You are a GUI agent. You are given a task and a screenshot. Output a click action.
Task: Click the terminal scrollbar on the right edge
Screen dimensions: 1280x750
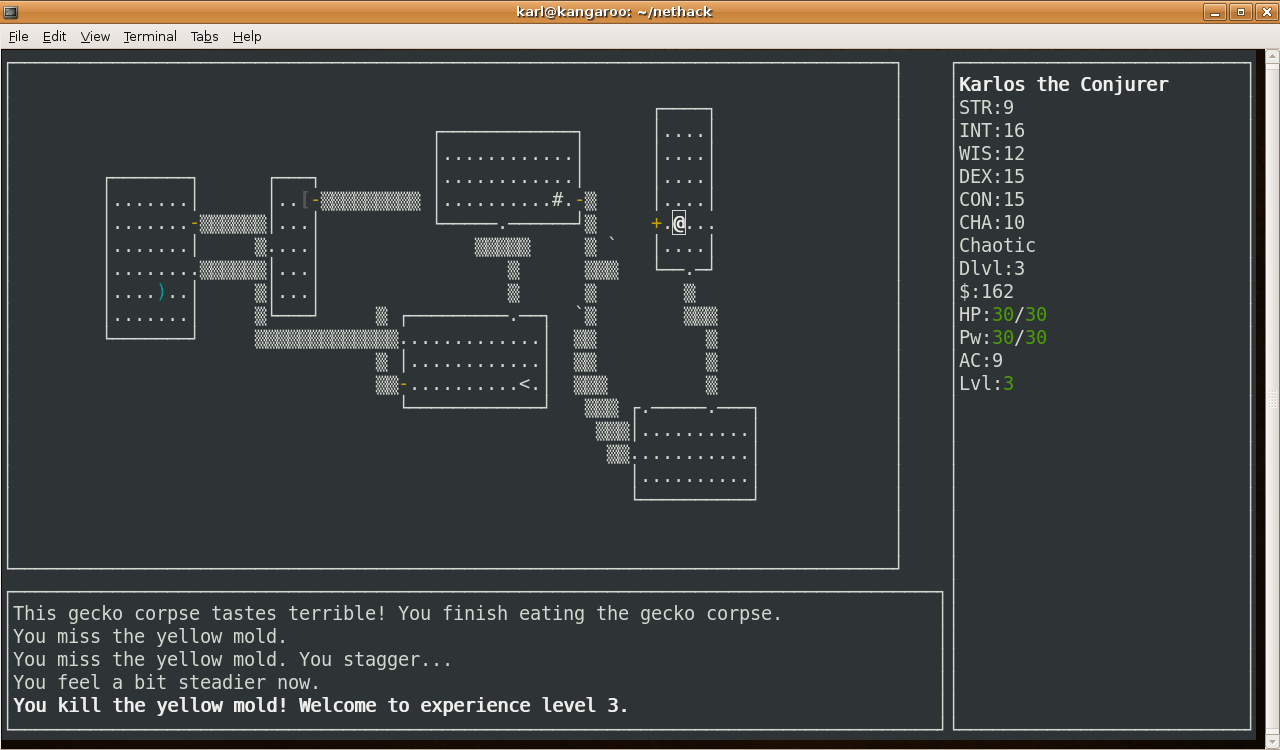pyautogui.click(x=1272, y=400)
